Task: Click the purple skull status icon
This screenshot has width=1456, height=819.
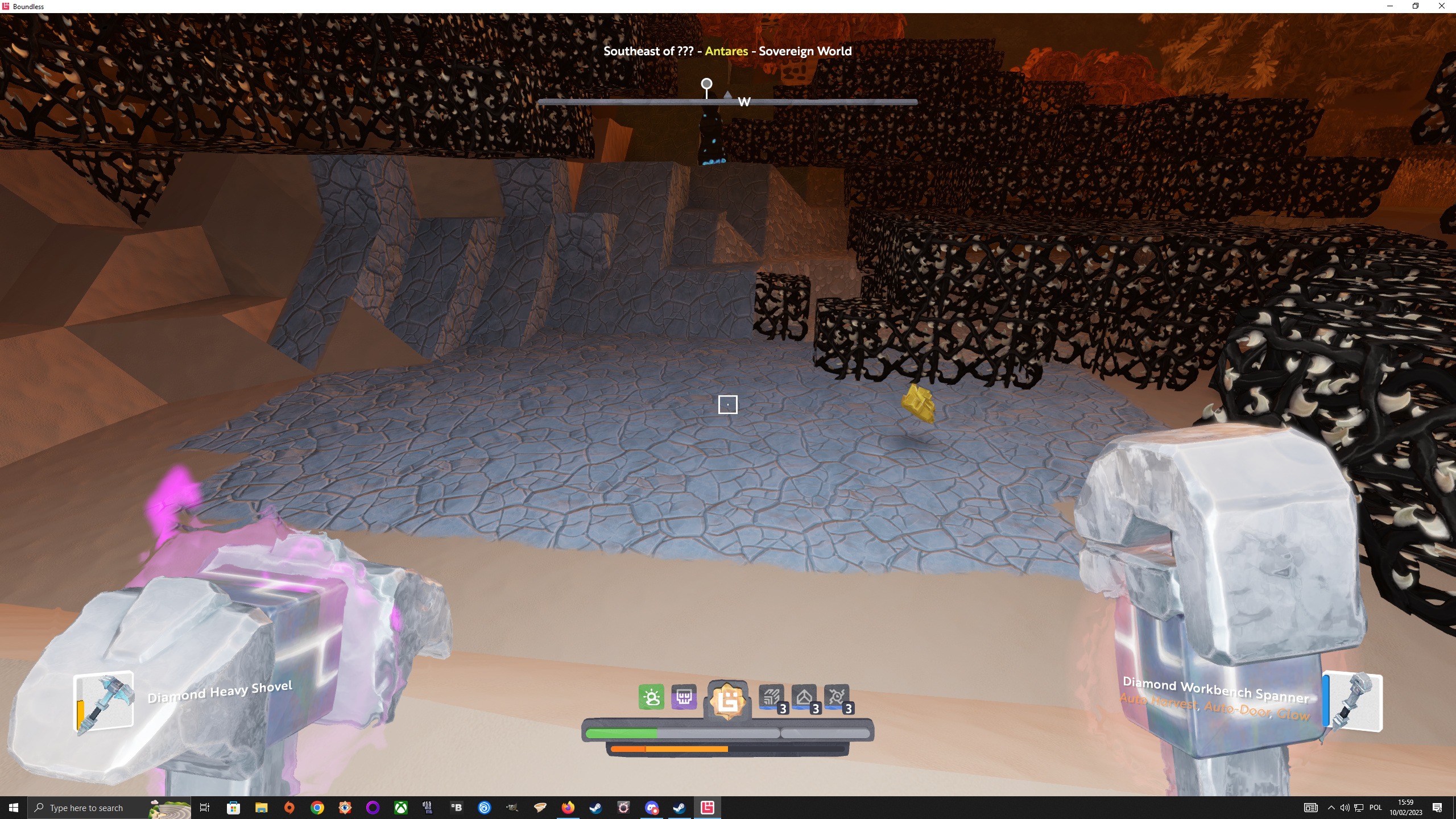Action: (684, 697)
